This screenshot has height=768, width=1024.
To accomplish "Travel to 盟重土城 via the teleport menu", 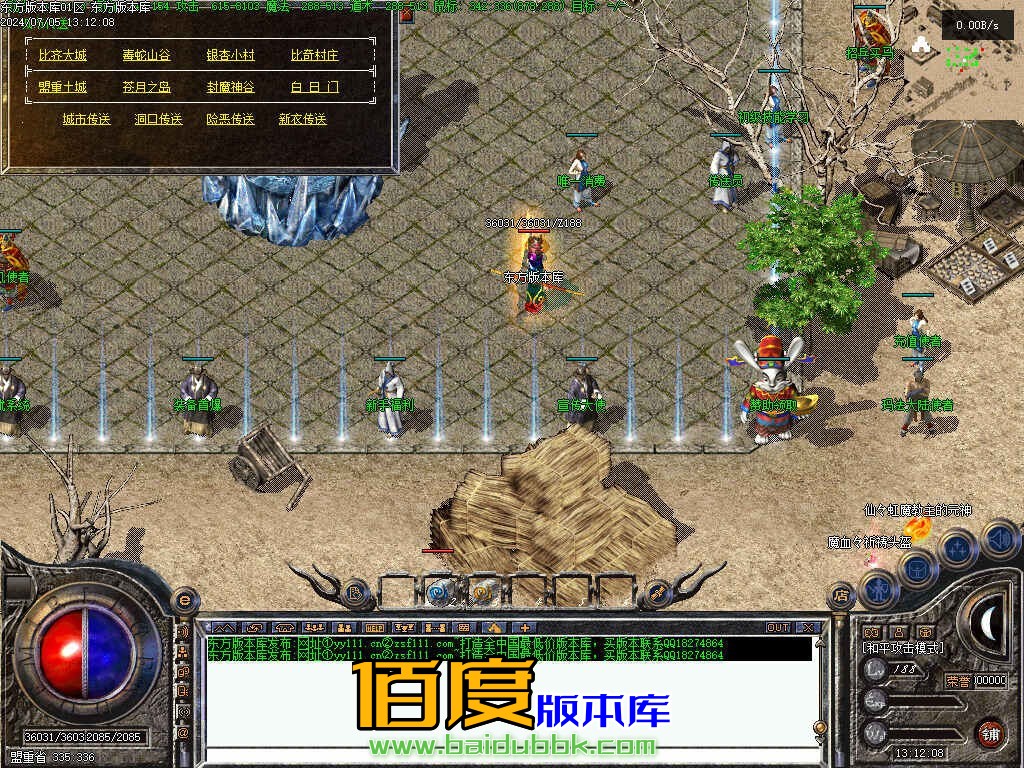I will coord(63,88).
